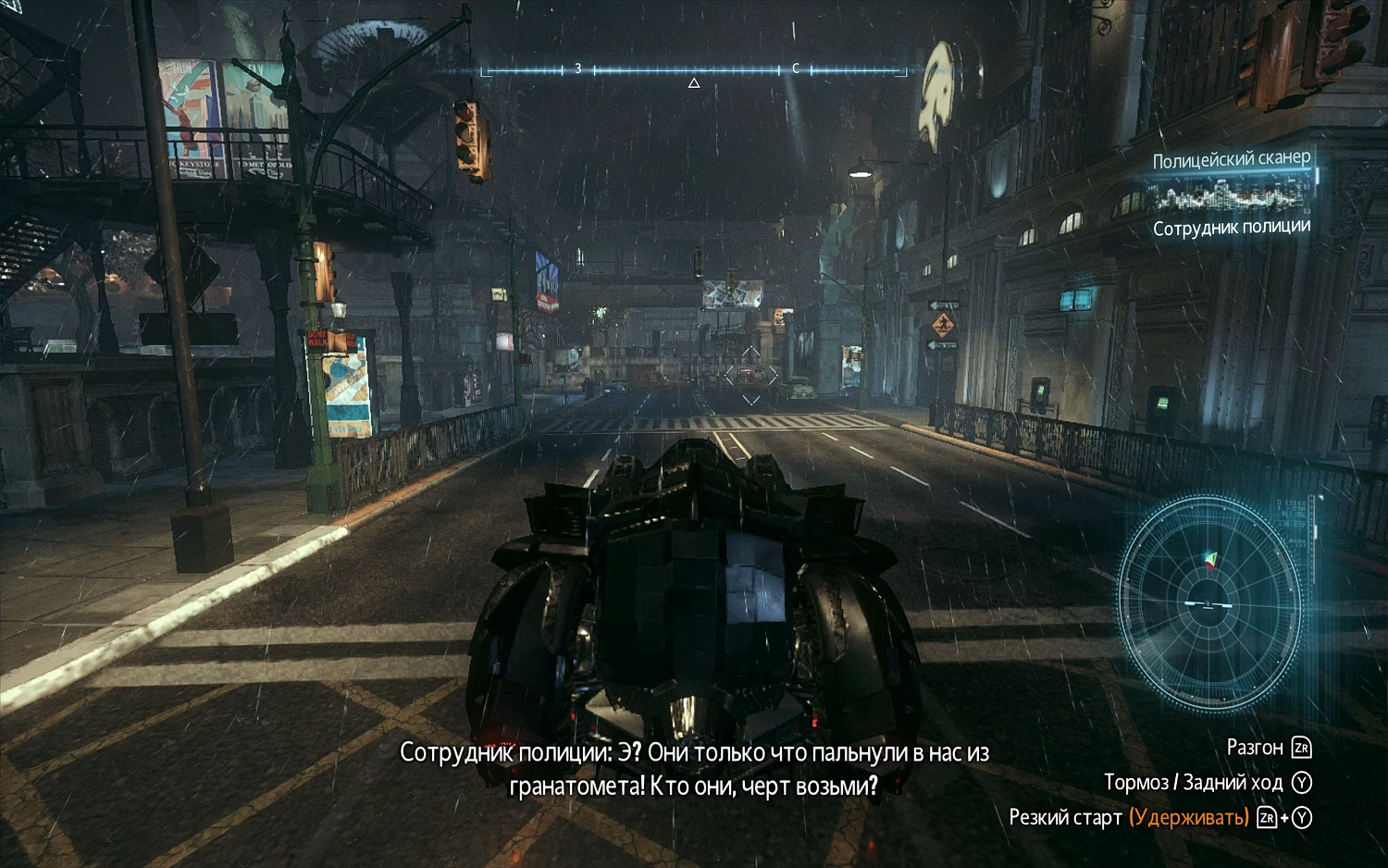Click the З marker on the compass bar
The width and height of the screenshot is (1388, 868).
pos(577,67)
